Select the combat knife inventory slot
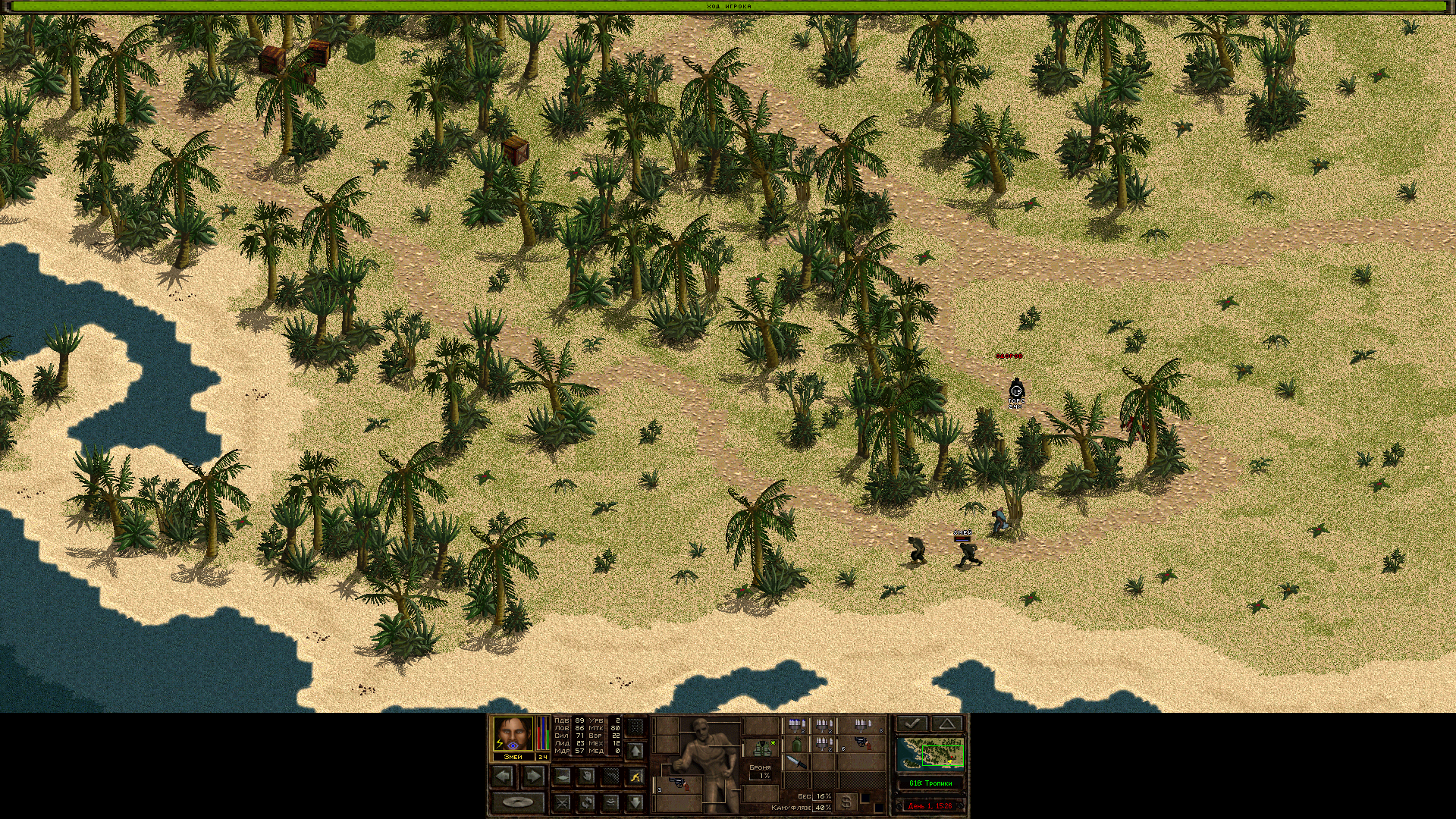This screenshot has width=1456, height=819. click(796, 762)
